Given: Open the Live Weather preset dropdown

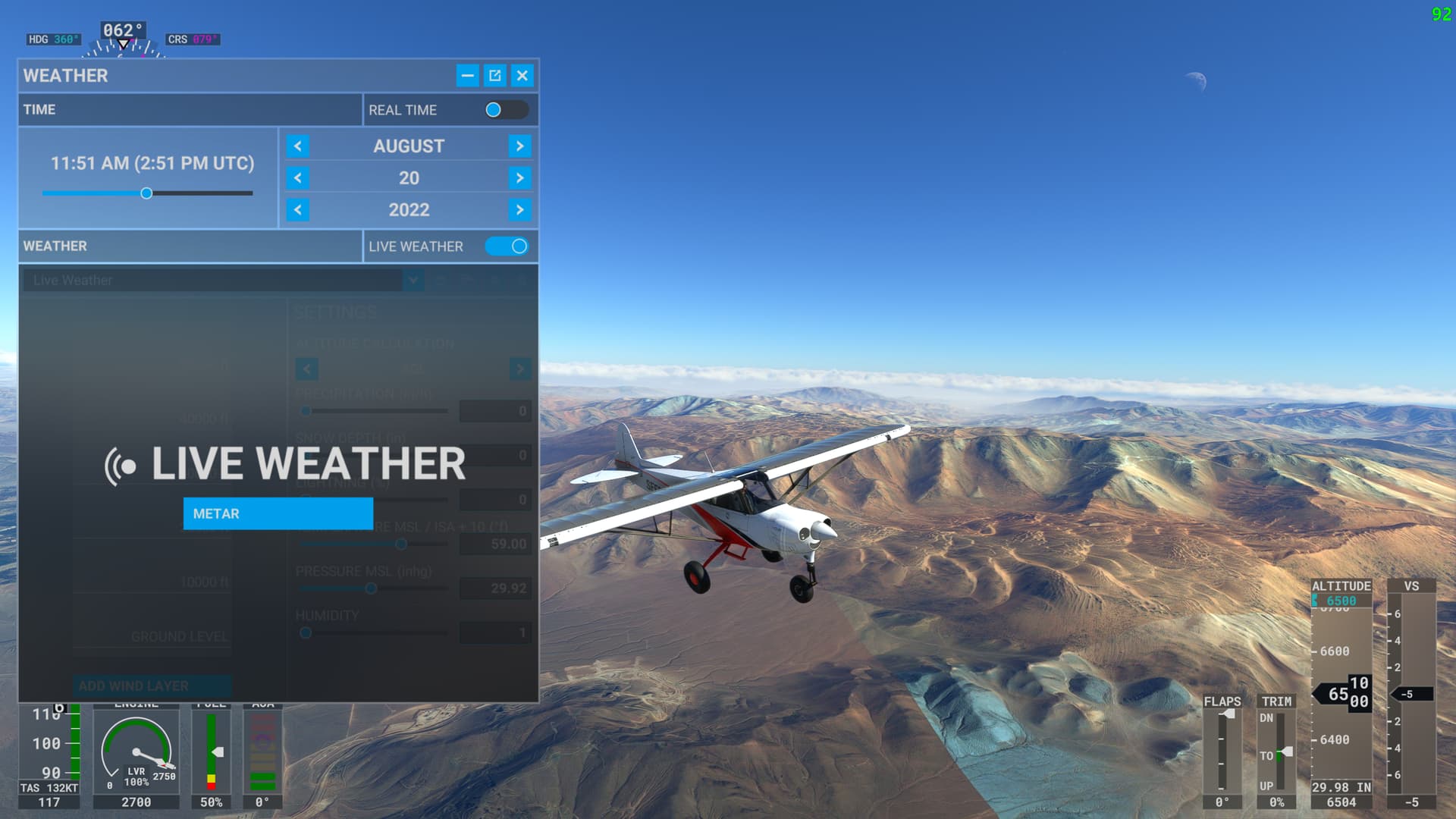Looking at the screenshot, I should [413, 280].
